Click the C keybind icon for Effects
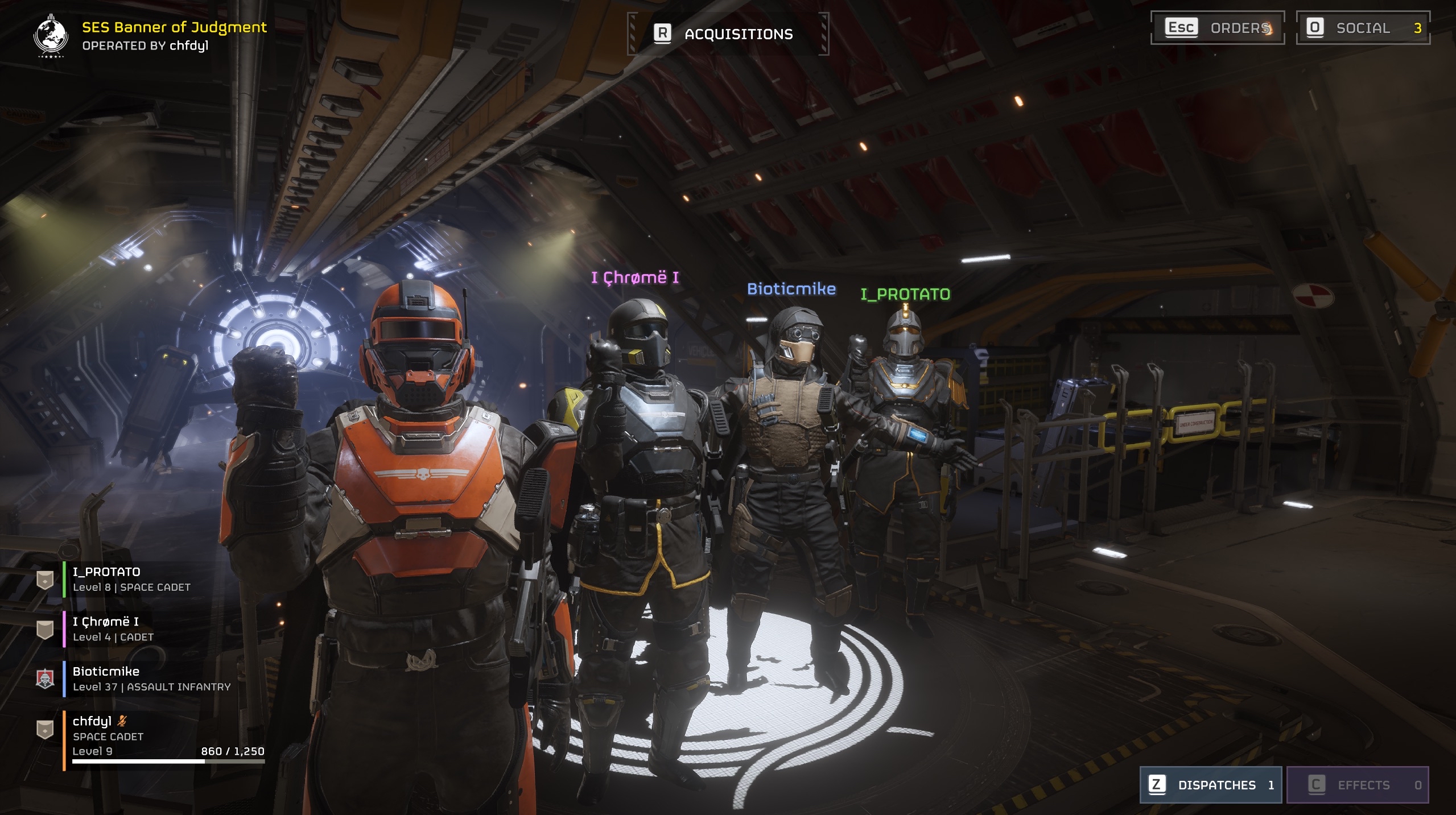The width and height of the screenshot is (1456, 815). click(x=1318, y=784)
